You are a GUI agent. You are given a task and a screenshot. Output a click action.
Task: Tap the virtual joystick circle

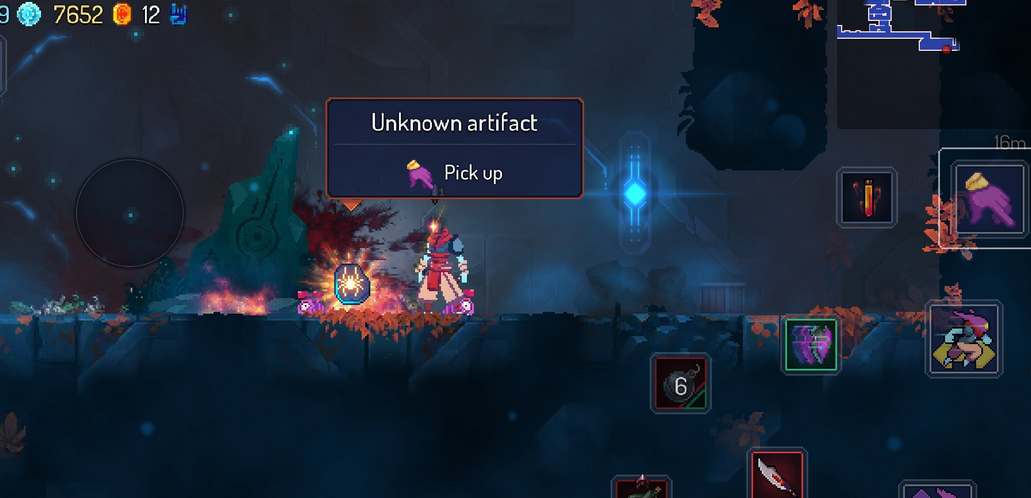click(x=130, y=212)
